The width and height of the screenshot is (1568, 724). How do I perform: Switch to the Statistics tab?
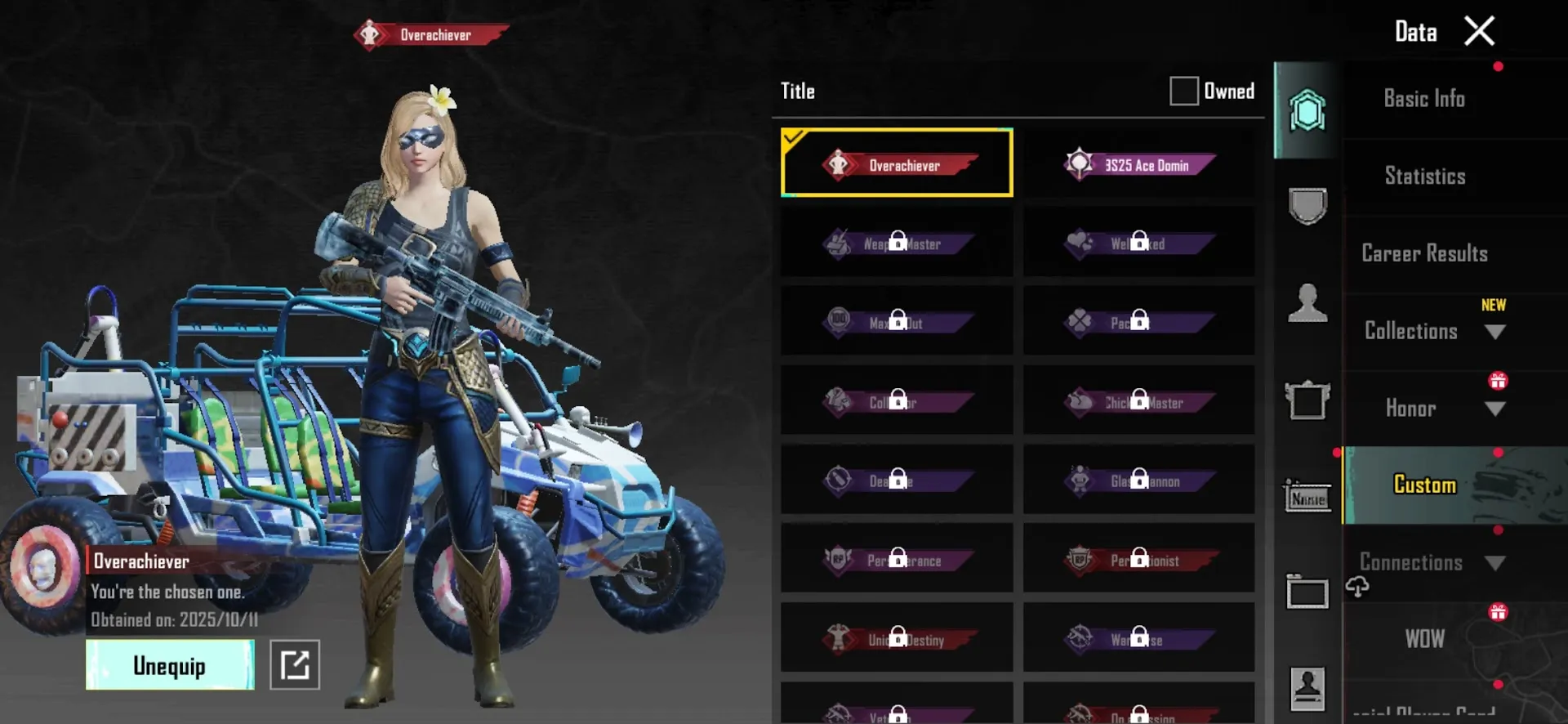coord(1425,176)
